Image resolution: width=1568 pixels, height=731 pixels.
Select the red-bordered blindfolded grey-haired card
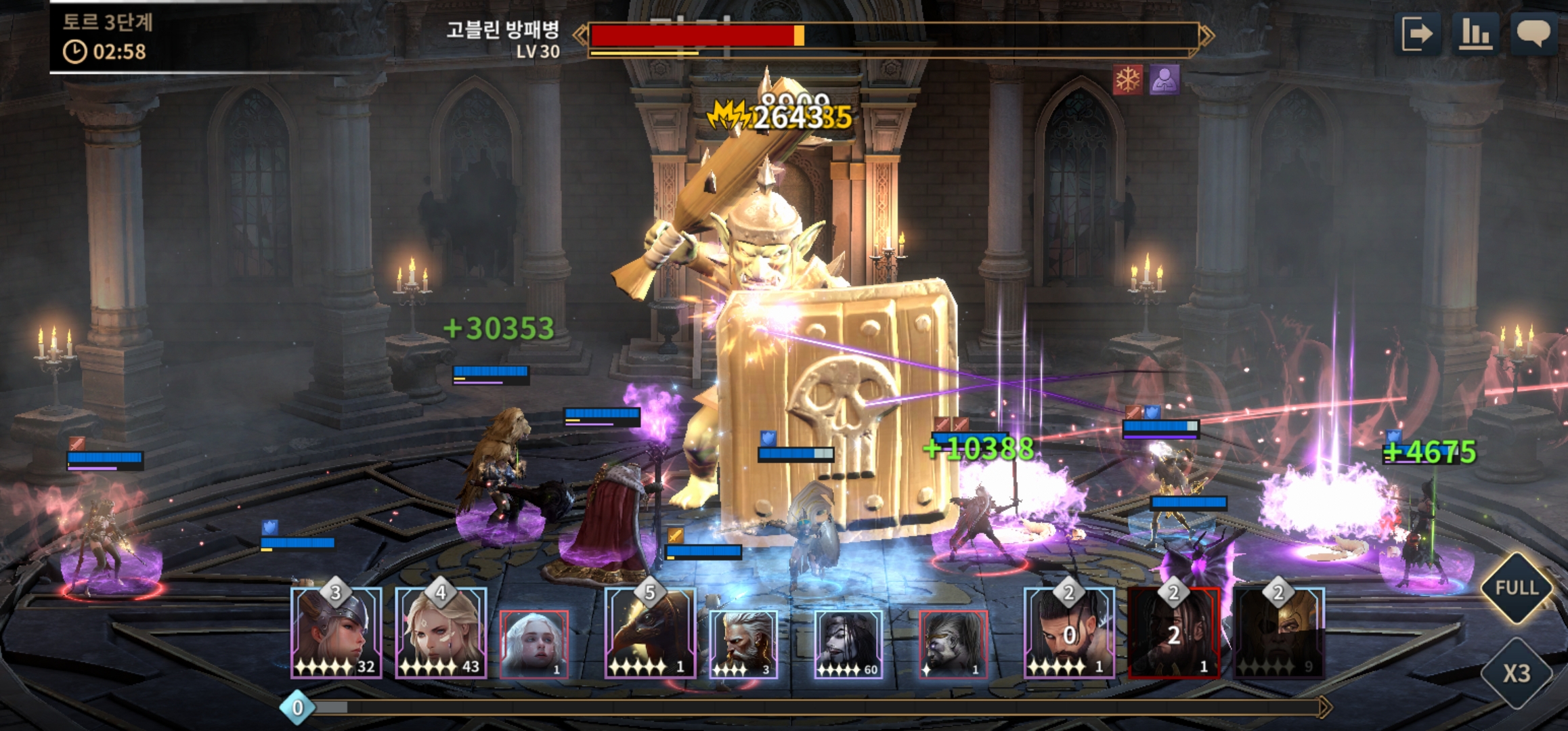coord(953,644)
